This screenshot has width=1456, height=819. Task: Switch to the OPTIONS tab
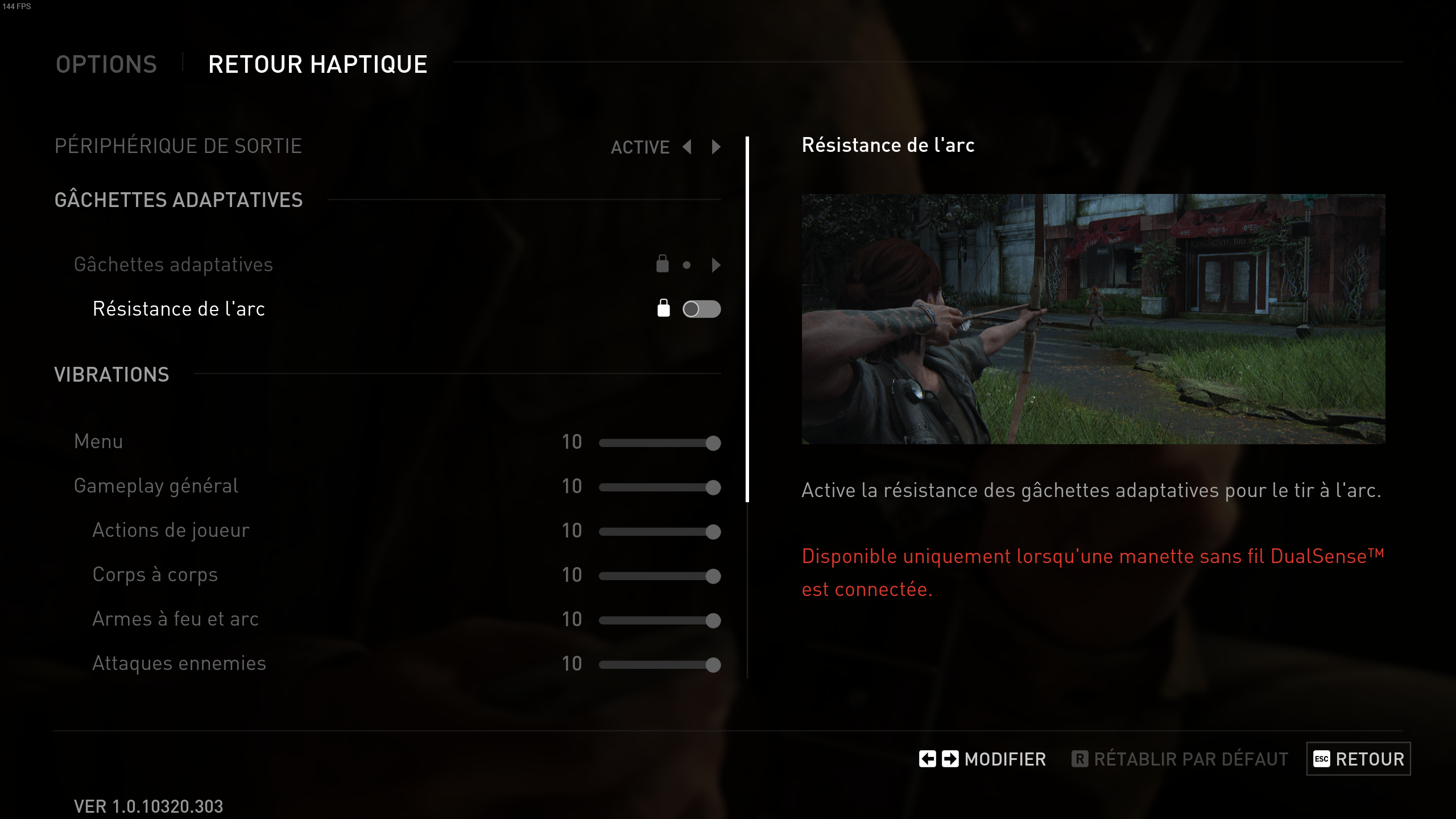106,64
